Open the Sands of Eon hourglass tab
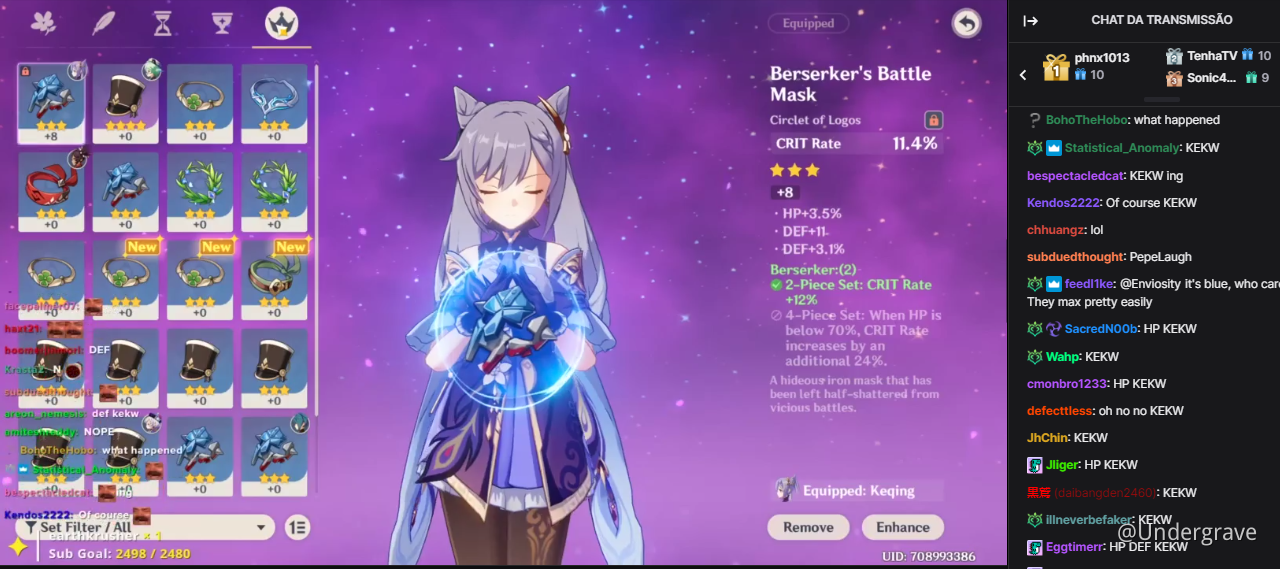This screenshot has width=1280, height=569. [162, 22]
